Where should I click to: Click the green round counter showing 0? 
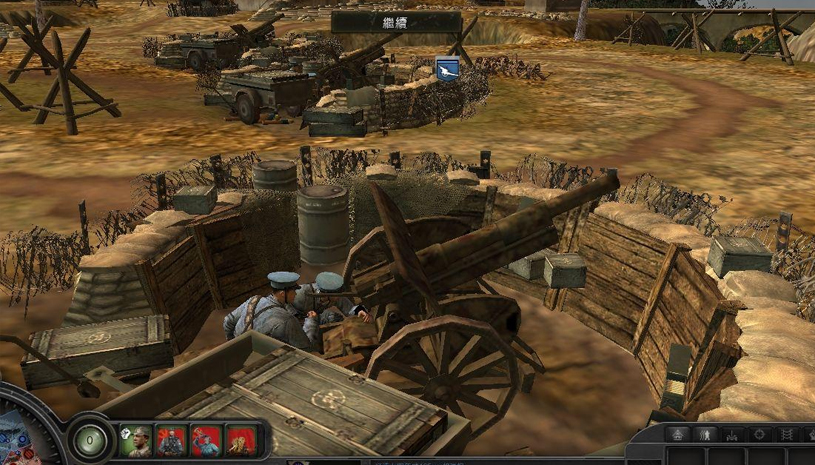pyautogui.click(x=91, y=439)
